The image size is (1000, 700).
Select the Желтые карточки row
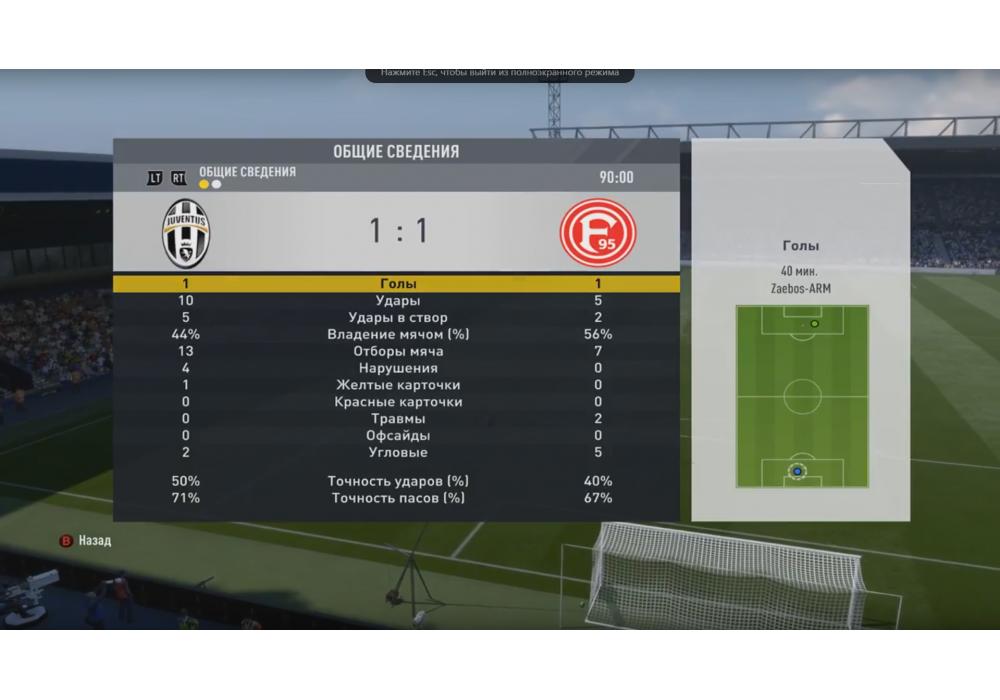tap(397, 386)
